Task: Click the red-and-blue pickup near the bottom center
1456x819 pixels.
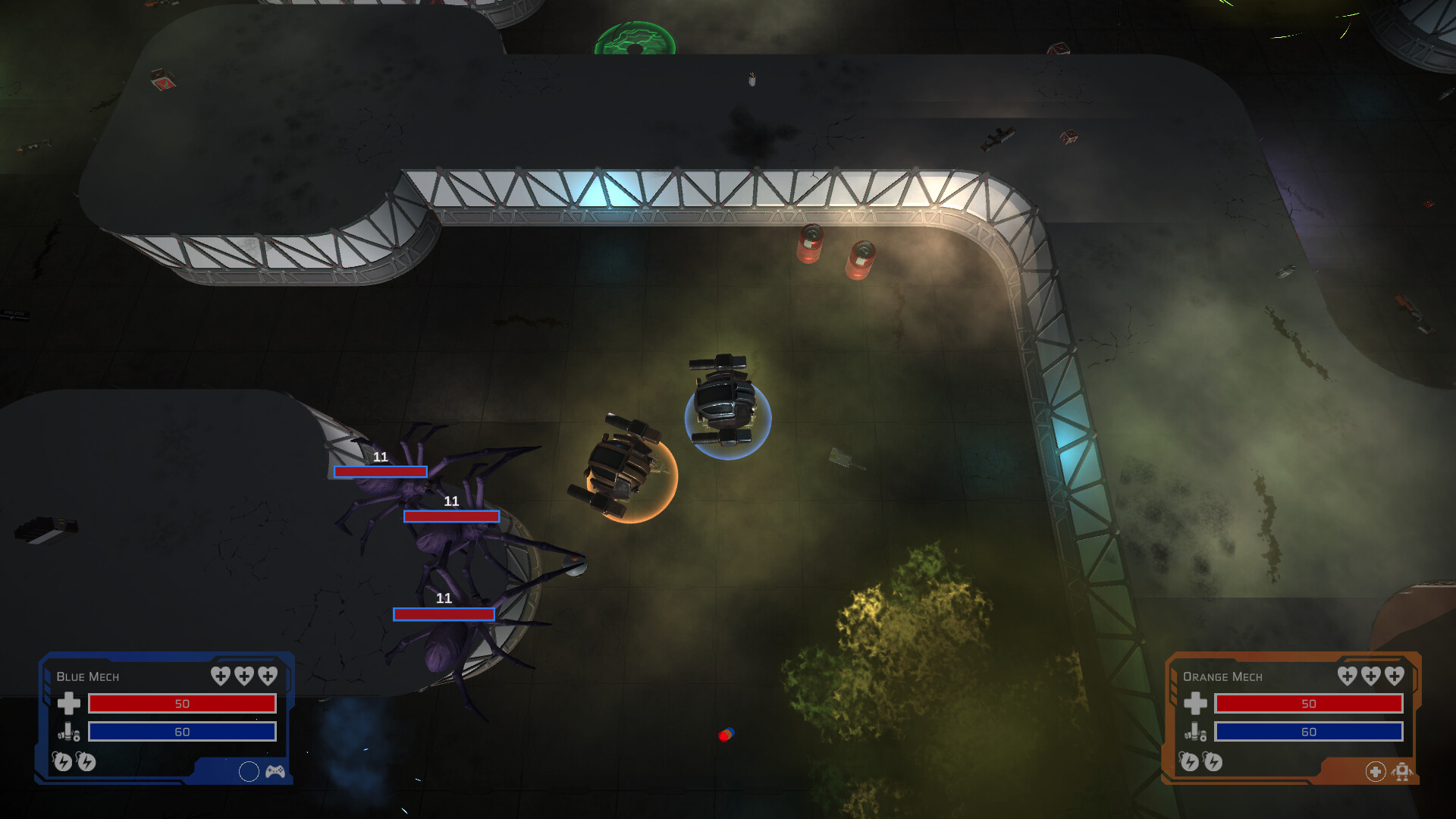Action: tap(725, 733)
